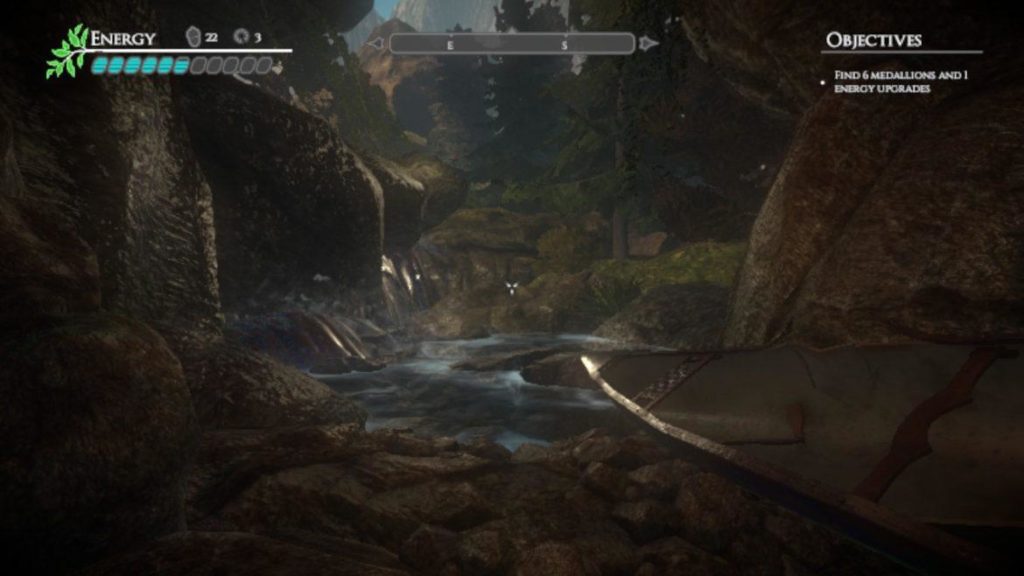The width and height of the screenshot is (1024, 576).
Task: Select the stone counter icon showing 22
Action: click(x=193, y=38)
